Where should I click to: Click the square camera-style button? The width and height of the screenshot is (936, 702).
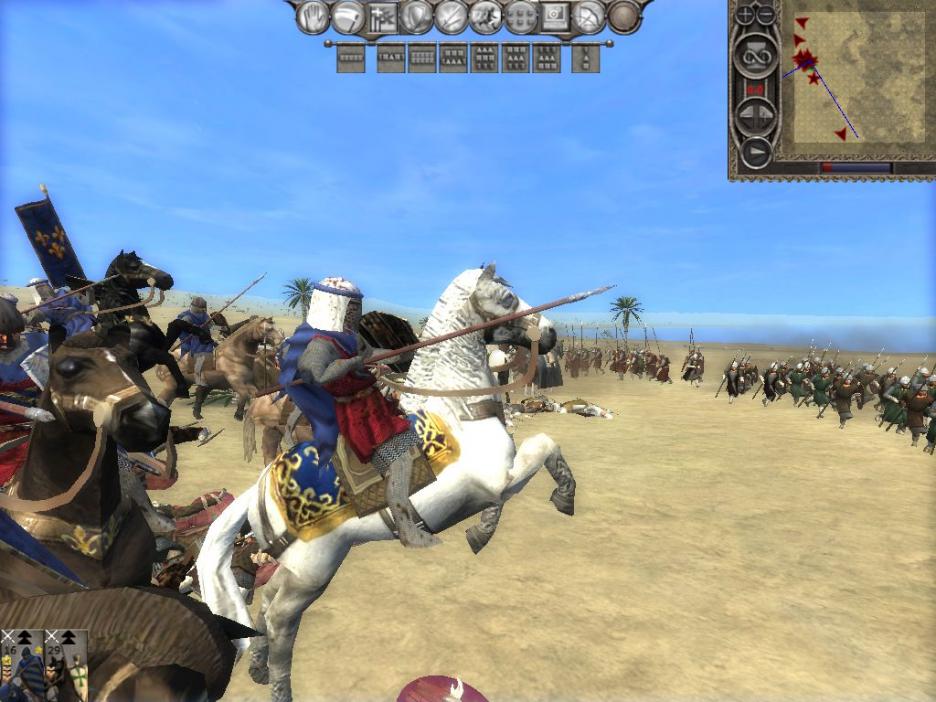(555, 17)
